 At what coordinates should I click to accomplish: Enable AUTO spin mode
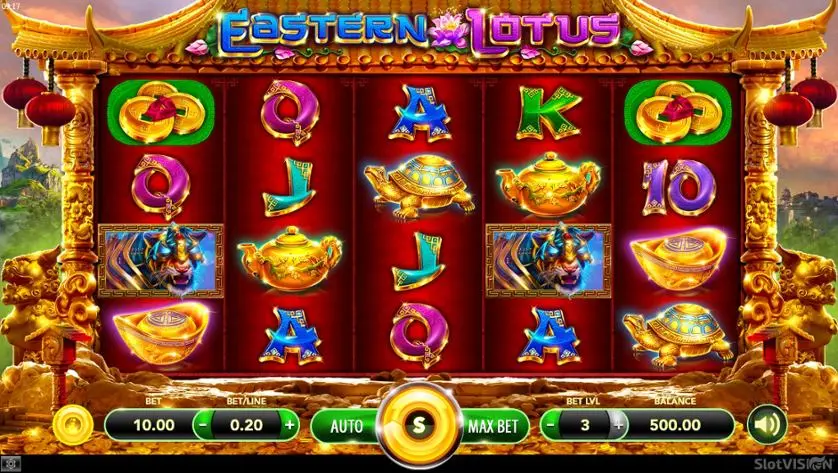pos(346,425)
